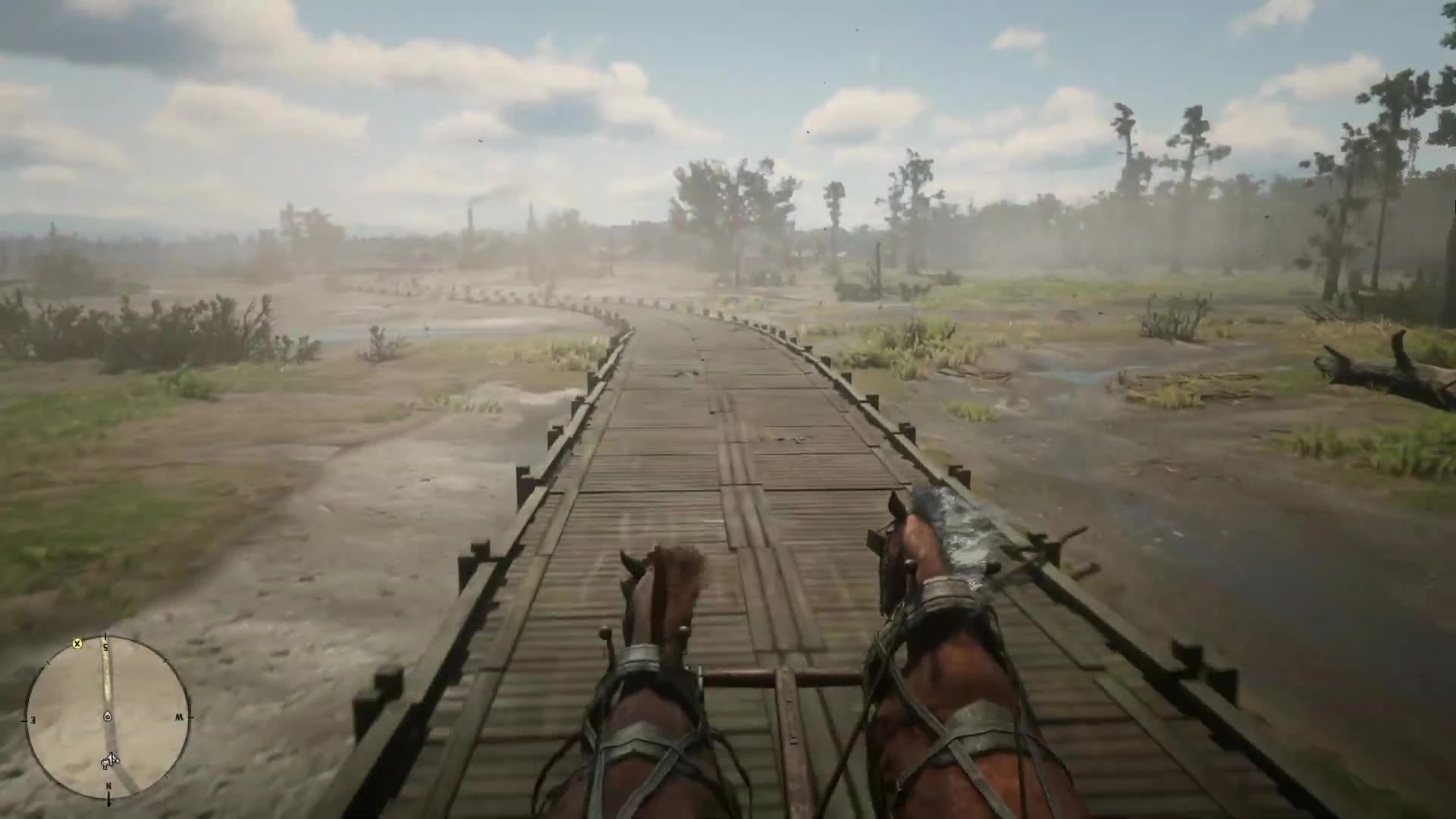
Task: Click the white waypoint dot on the minimap
Action: click(x=117, y=761)
